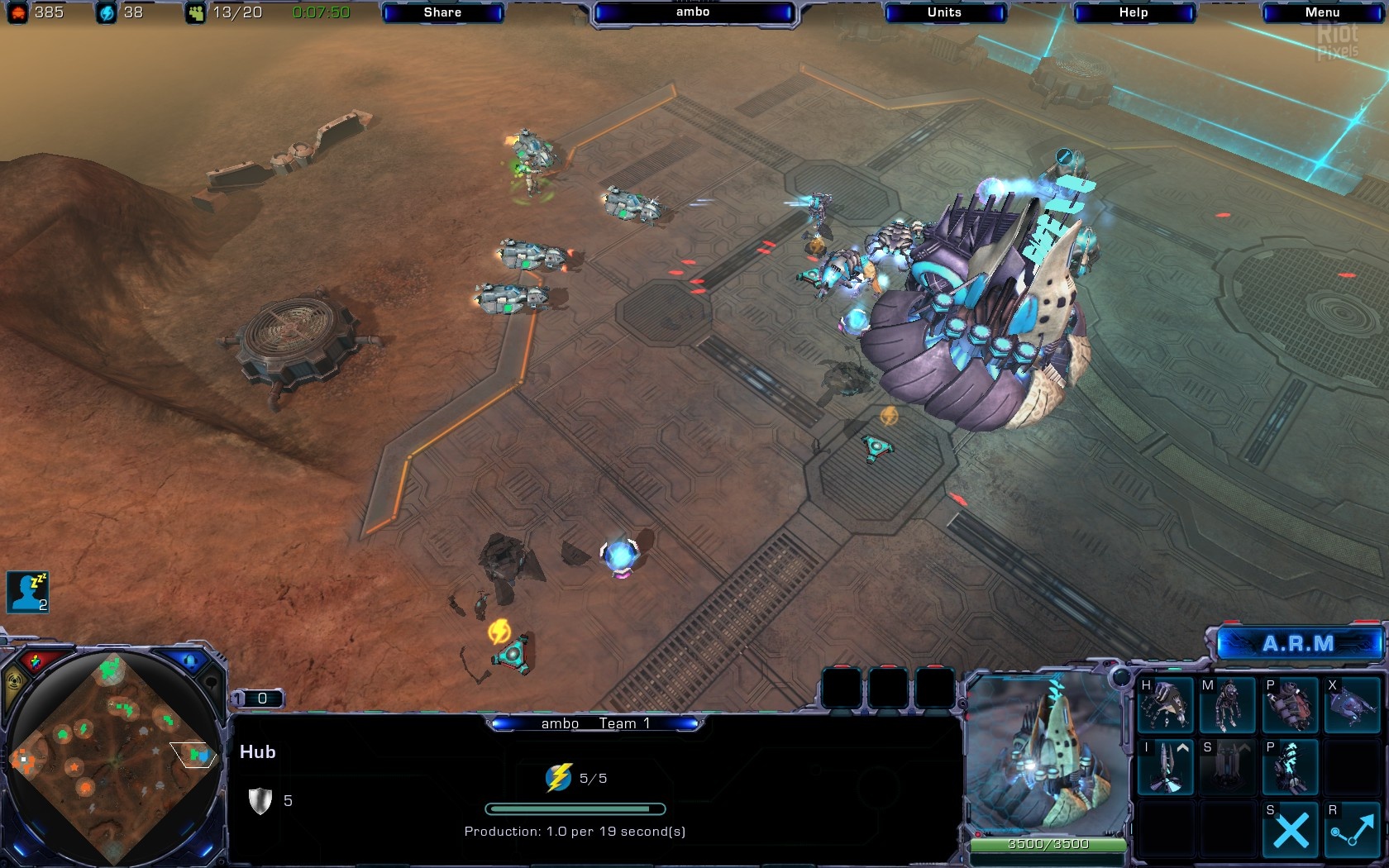
Task: Click the ambo player name button
Action: (x=693, y=12)
